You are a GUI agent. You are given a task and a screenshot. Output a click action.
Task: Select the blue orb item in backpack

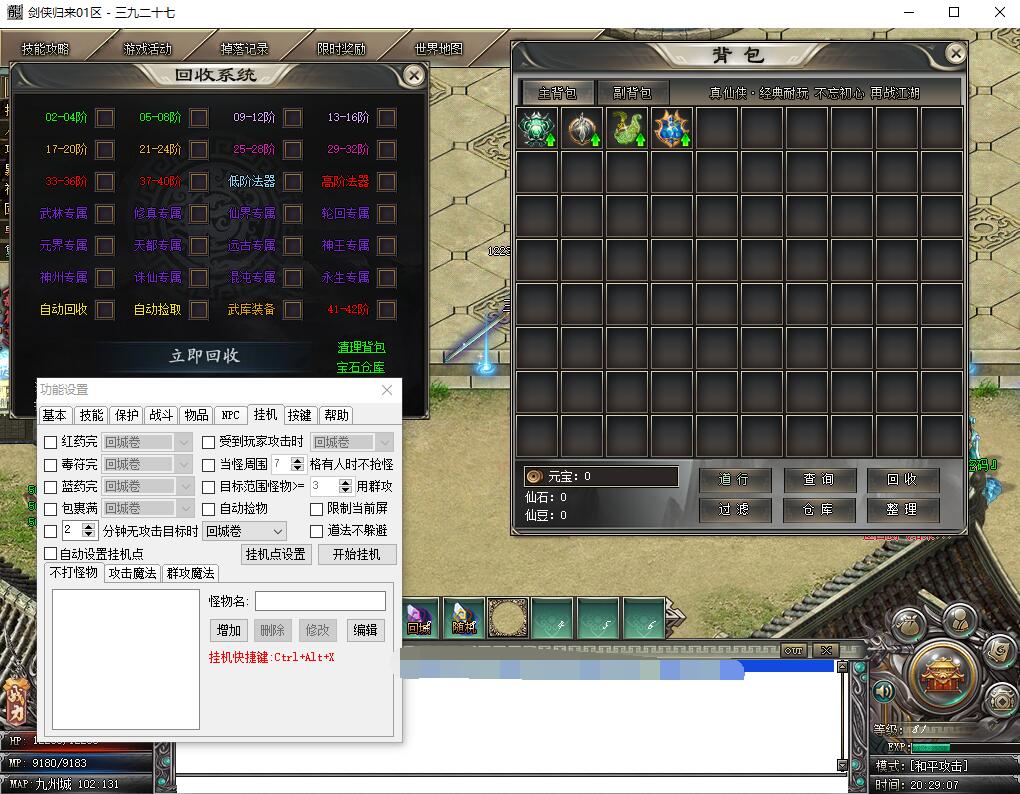[x=672, y=129]
